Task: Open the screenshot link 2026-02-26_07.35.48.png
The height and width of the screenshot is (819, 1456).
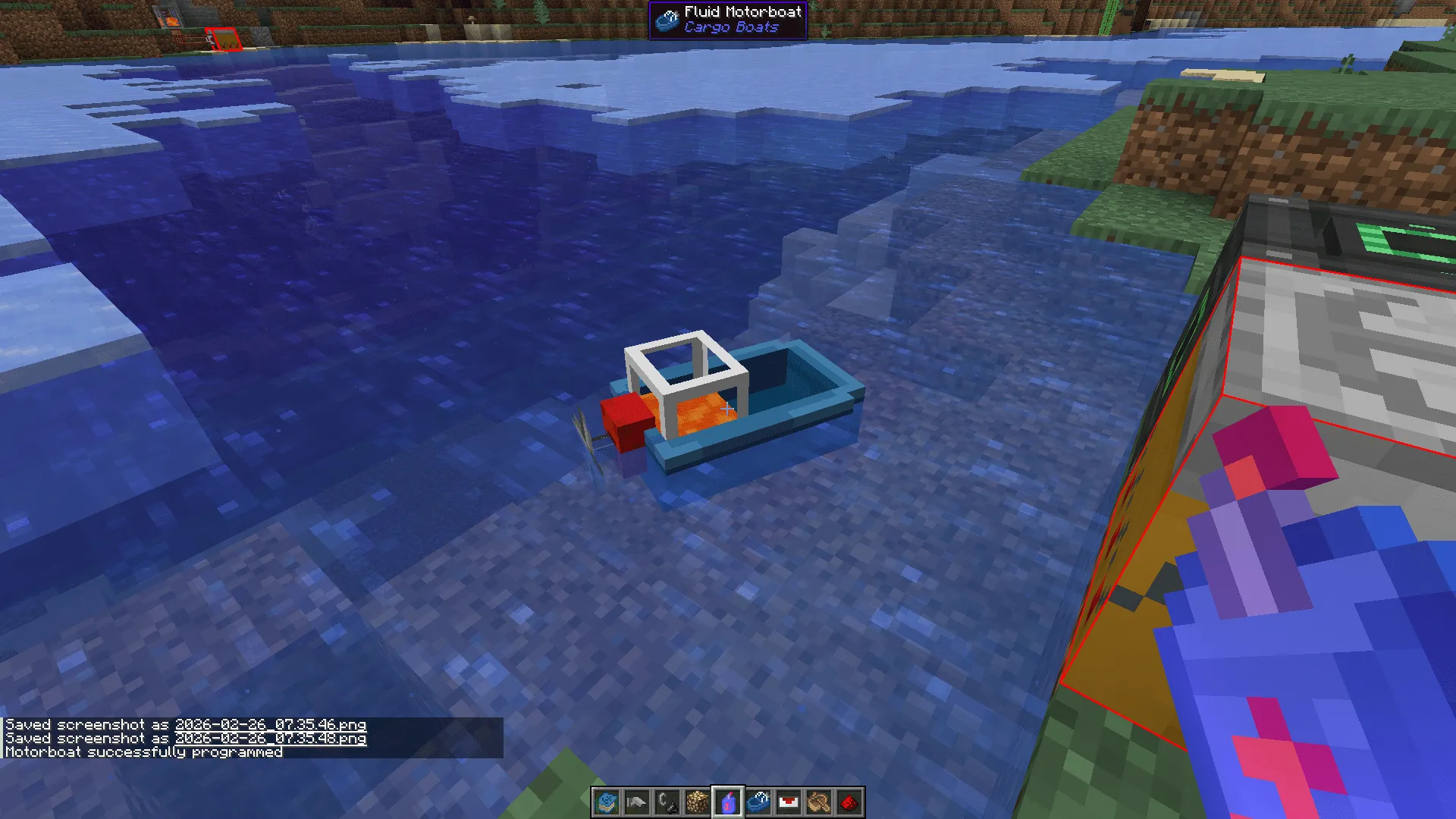Action: [x=270, y=739]
